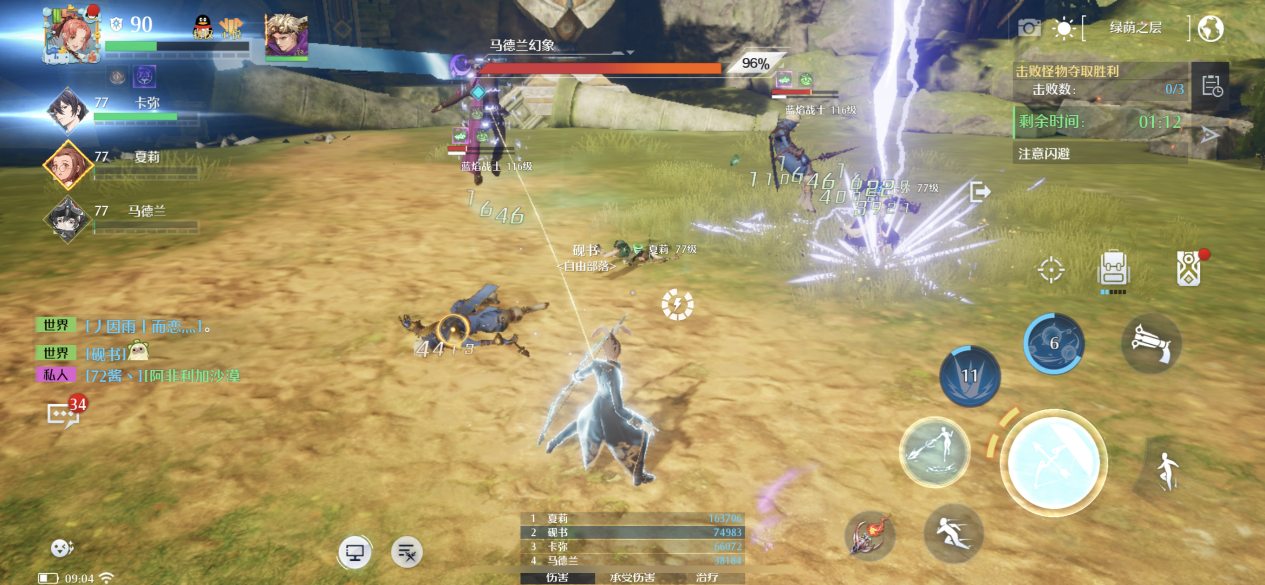Image resolution: width=1265 pixels, height=585 pixels.
Task: Open the globe world map icon
Action: [1210, 28]
